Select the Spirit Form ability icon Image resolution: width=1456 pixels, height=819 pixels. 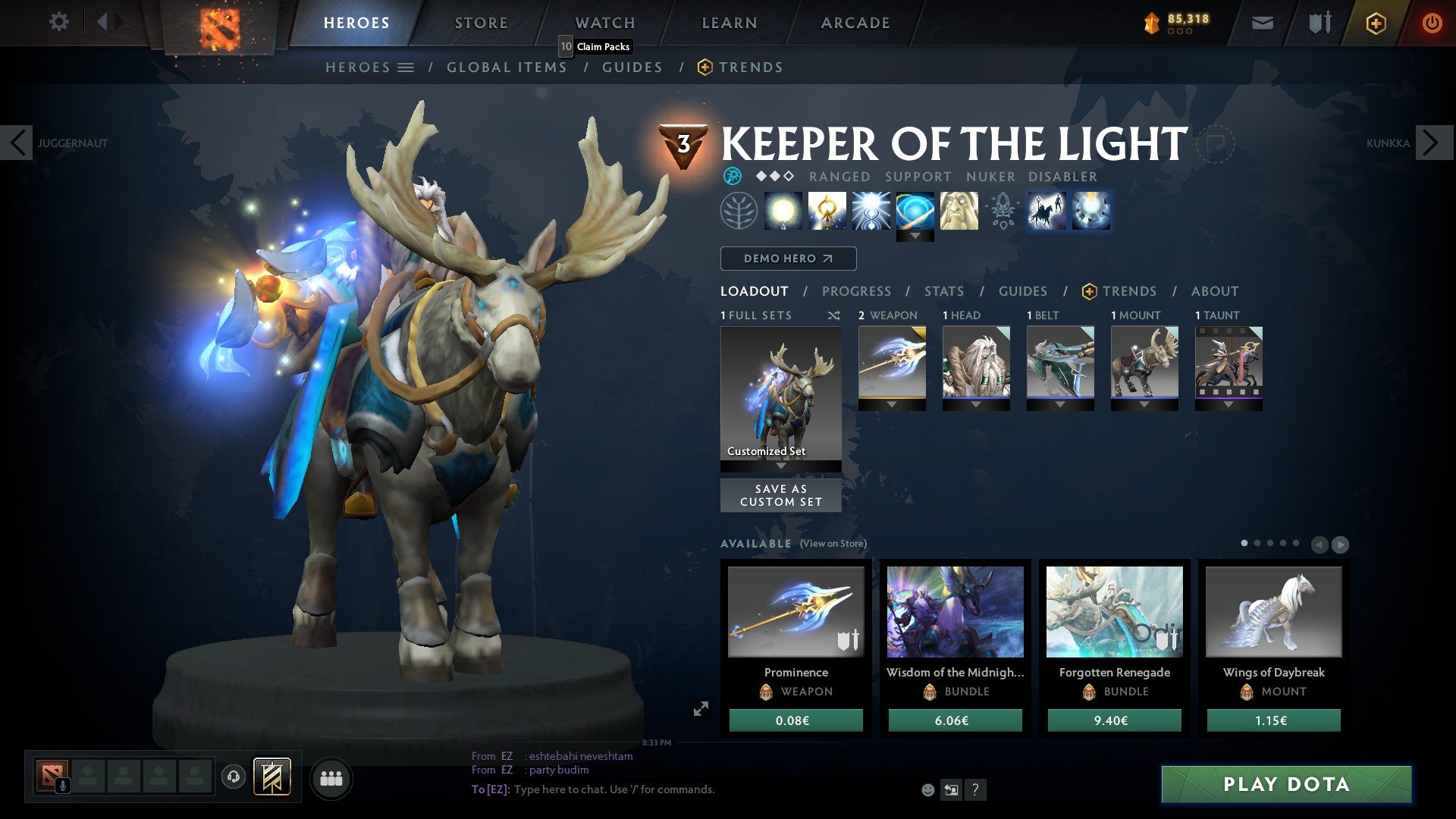[x=959, y=212]
